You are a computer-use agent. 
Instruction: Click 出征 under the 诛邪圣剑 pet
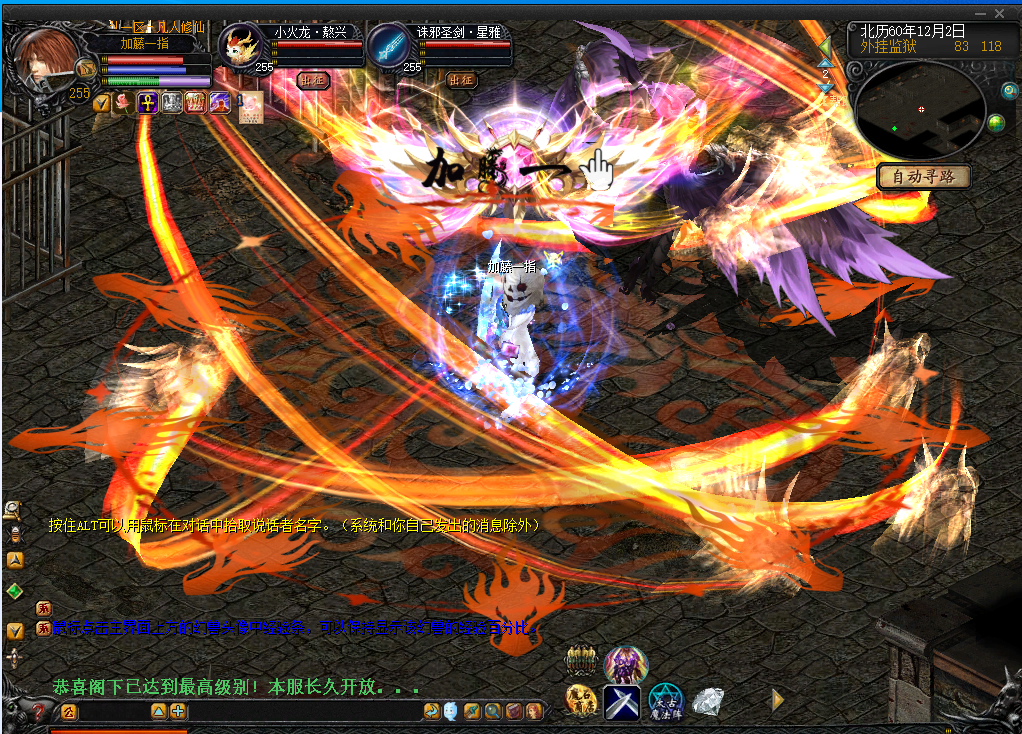tap(461, 80)
